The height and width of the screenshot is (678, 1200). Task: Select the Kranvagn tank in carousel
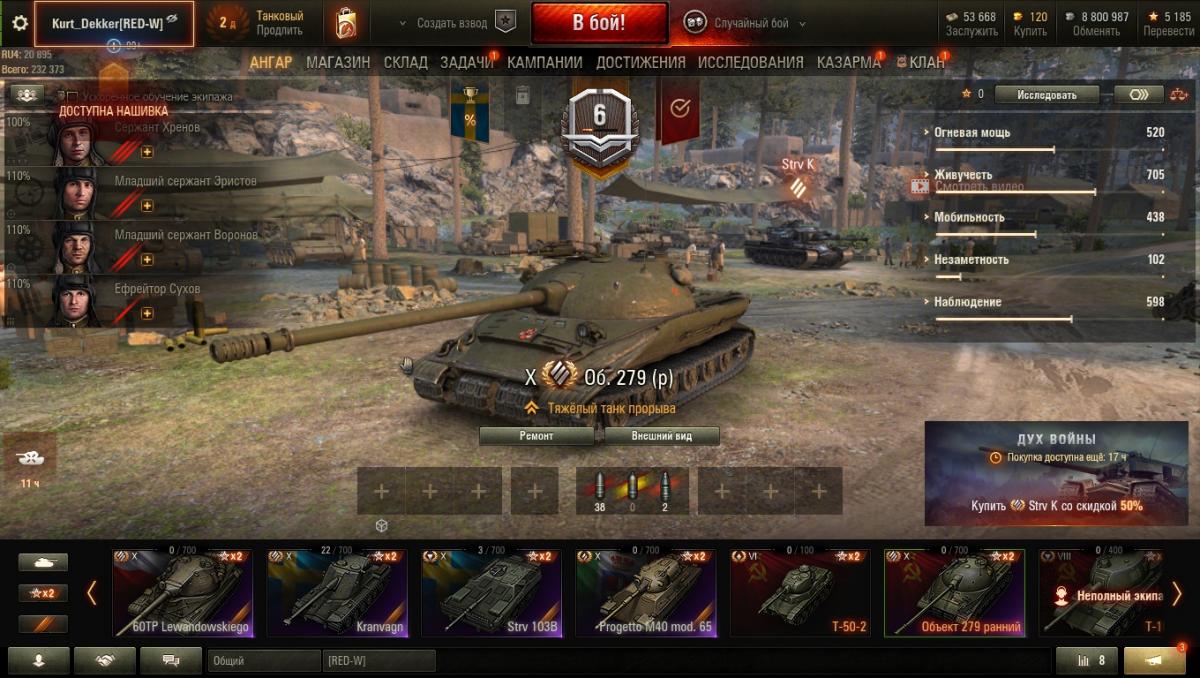pos(337,593)
